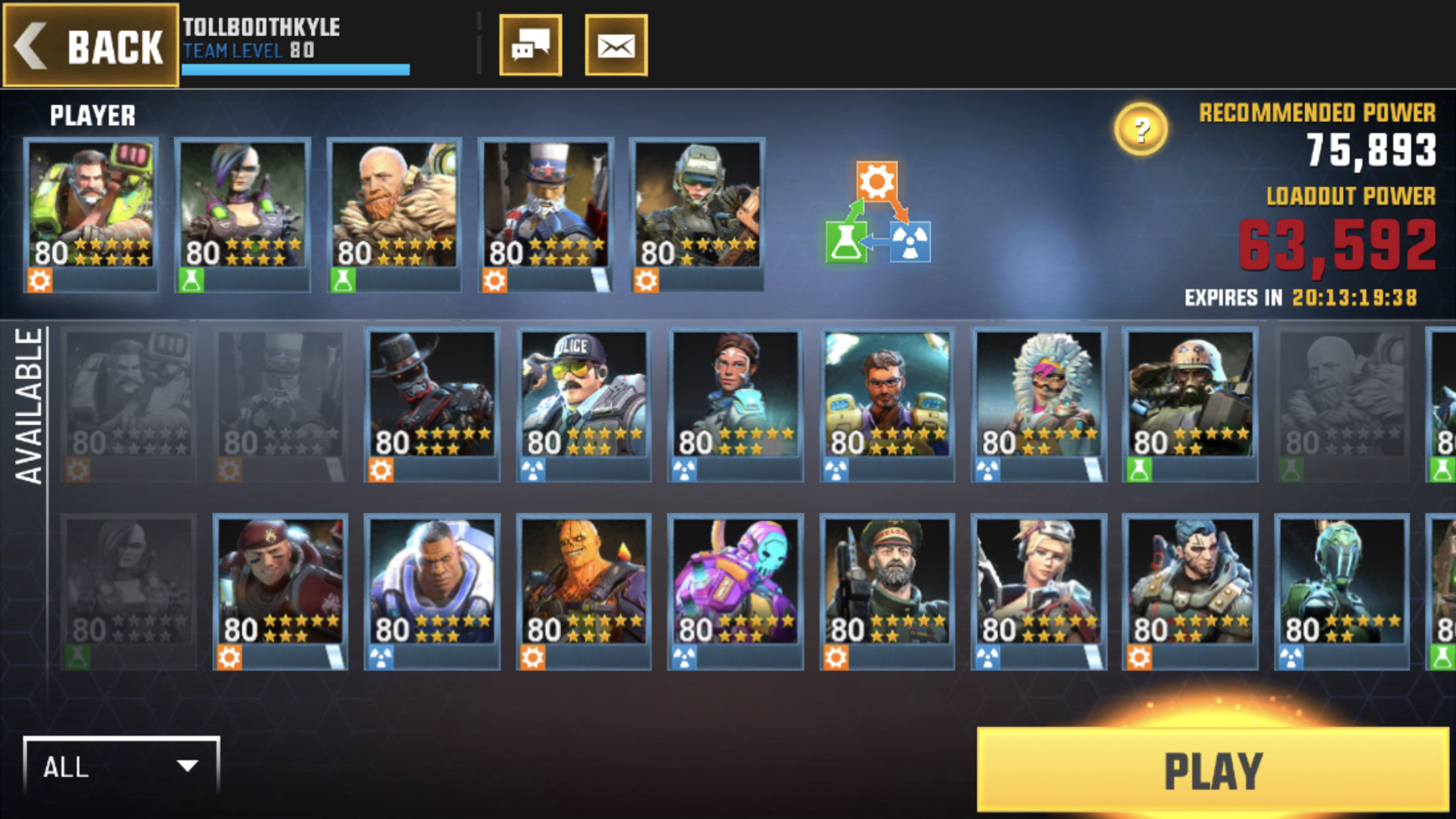Select the police officer hero with sunglasses
The image size is (1456, 819).
click(584, 402)
